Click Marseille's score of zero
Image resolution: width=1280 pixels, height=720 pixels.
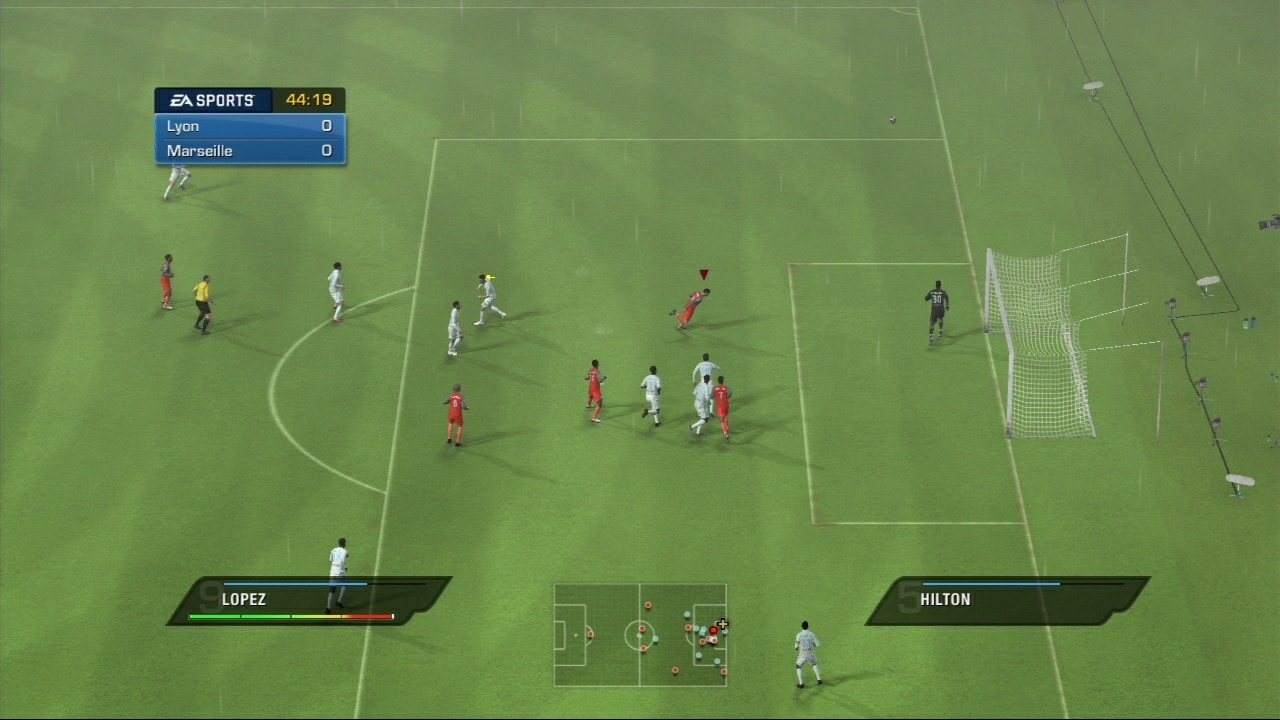326,151
